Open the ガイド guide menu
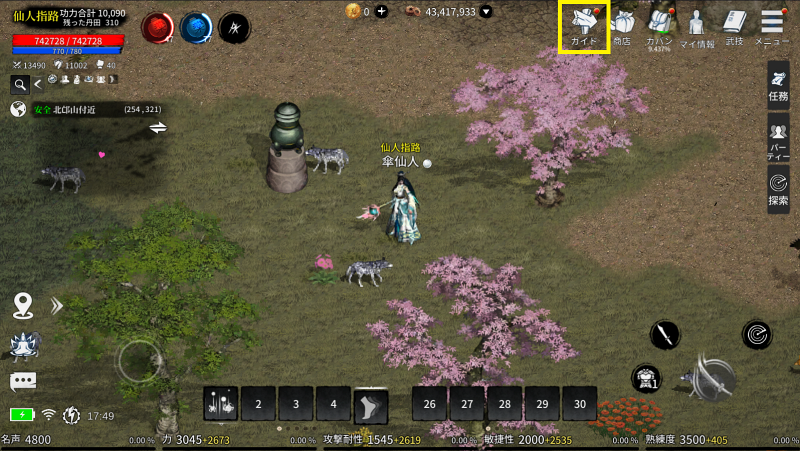The image size is (800, 451). point(585,27)
